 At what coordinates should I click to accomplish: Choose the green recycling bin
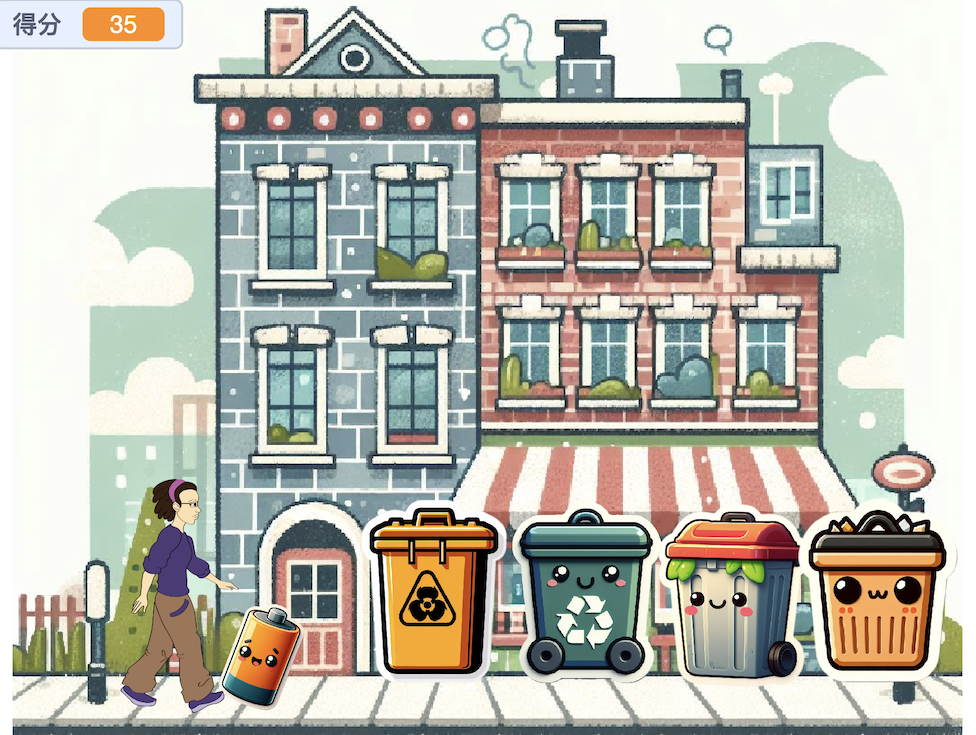[585, 595]
